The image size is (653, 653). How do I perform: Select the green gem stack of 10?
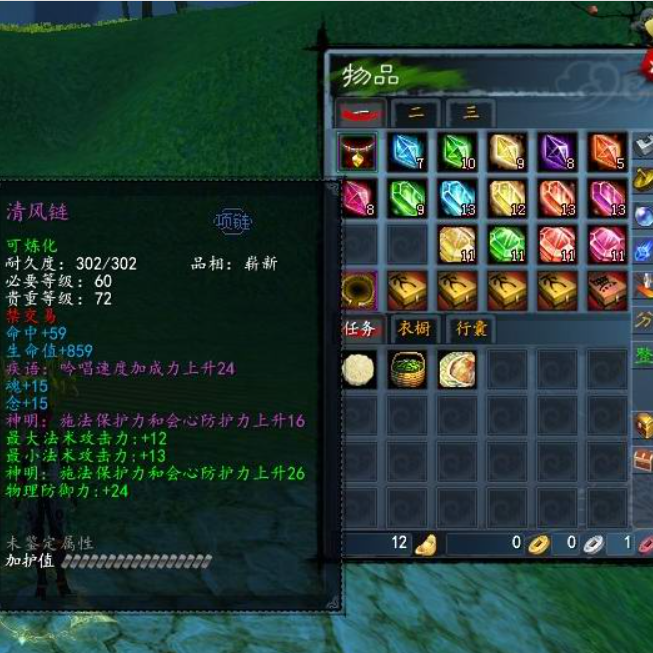click(x=457, y=152)
